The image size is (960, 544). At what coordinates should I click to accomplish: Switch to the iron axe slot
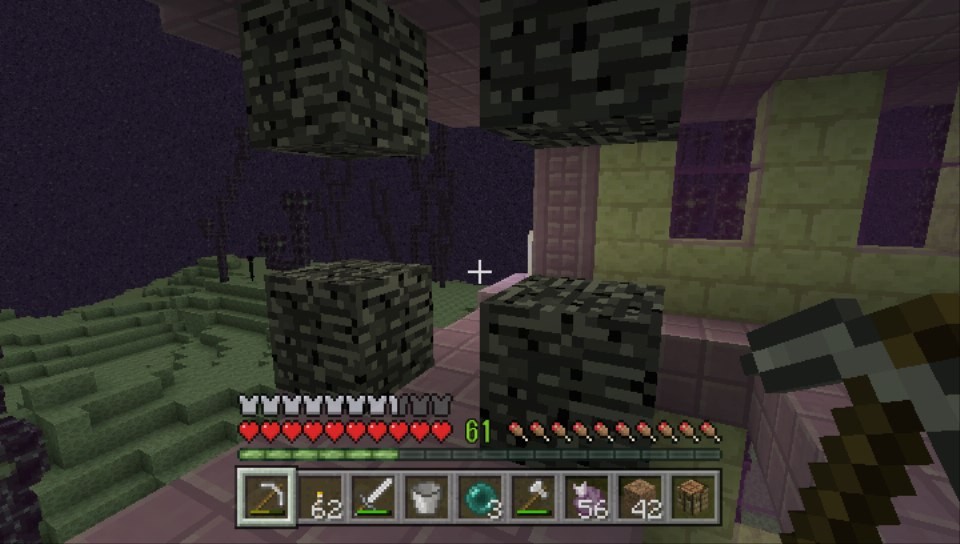[x=532, y=497]
